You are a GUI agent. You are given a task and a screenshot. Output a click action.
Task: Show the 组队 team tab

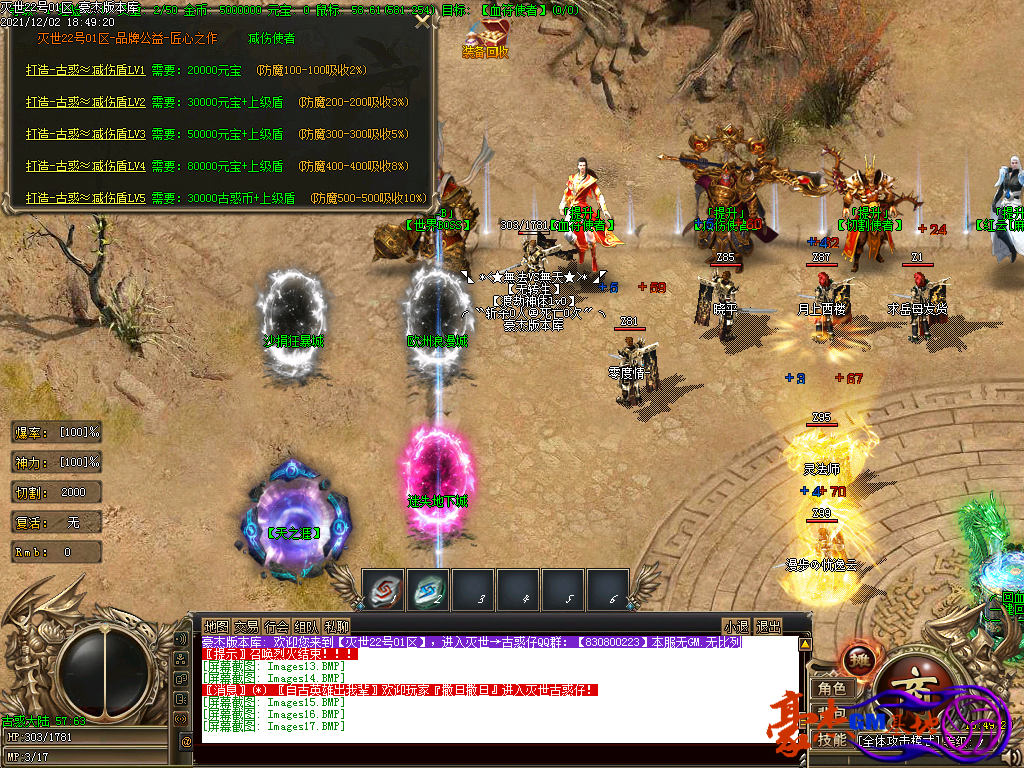(x=306, y=626)
